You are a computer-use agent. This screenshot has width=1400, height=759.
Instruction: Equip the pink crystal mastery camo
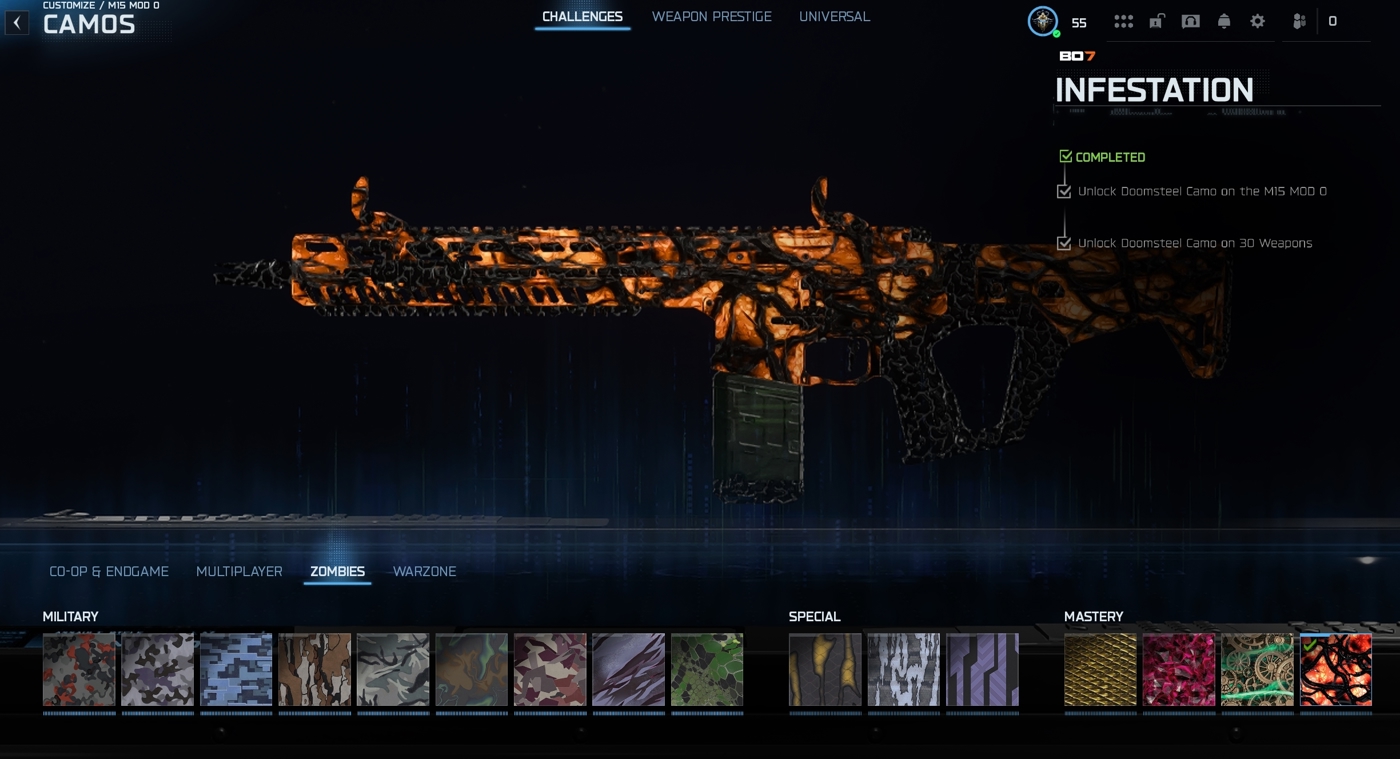pos(1179,669)
